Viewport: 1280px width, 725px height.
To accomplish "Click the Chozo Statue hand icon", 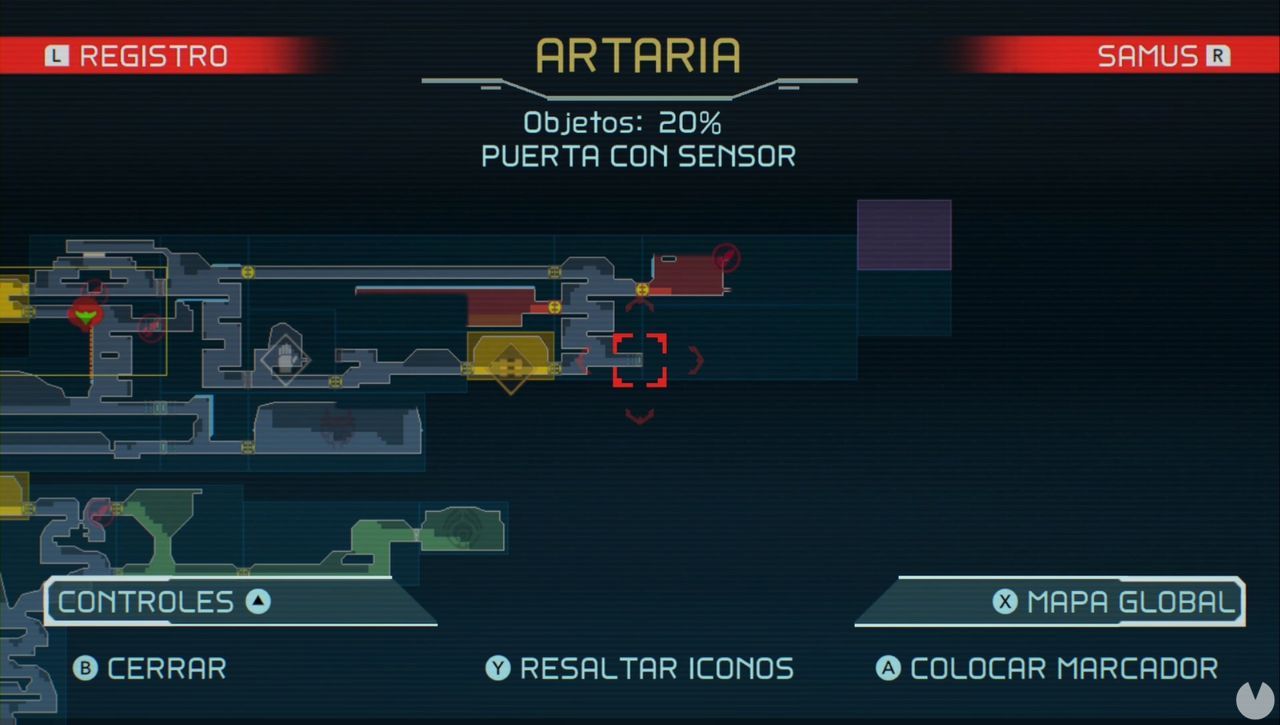I will point(287,360).
